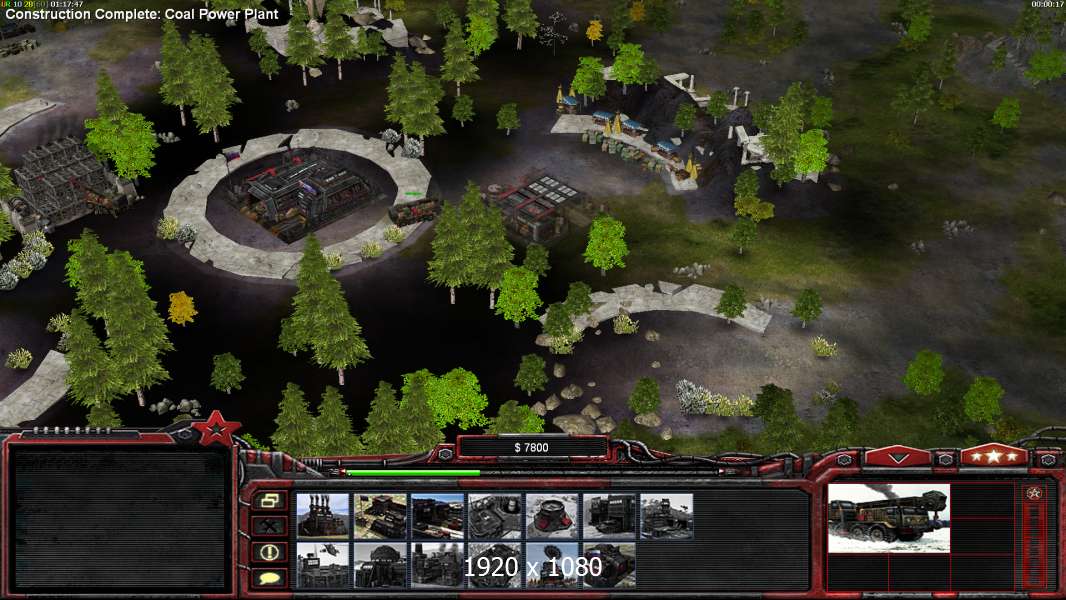Image resolution: width=1066 pixels, height=600 pixels.
Task: Click the crossed tools button
Action: (x=269, y=525)
